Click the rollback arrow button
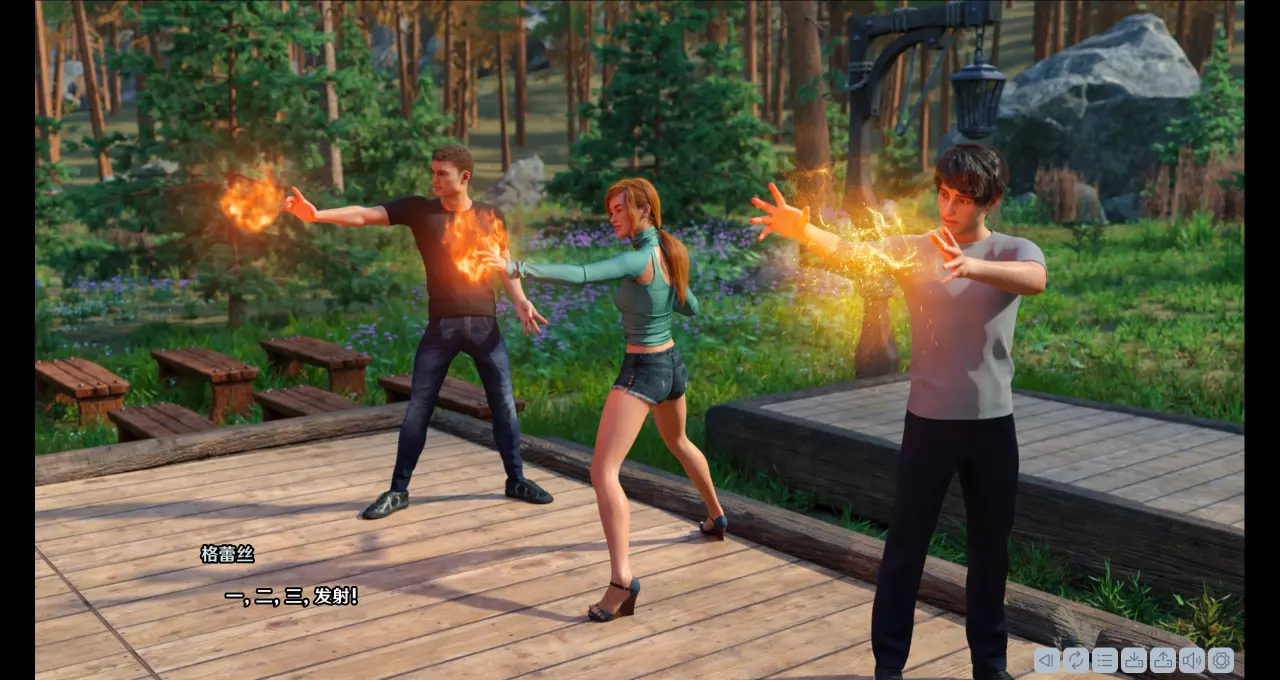The height and width of the screenshot is (680, 1280). [x=1046, y=660]
